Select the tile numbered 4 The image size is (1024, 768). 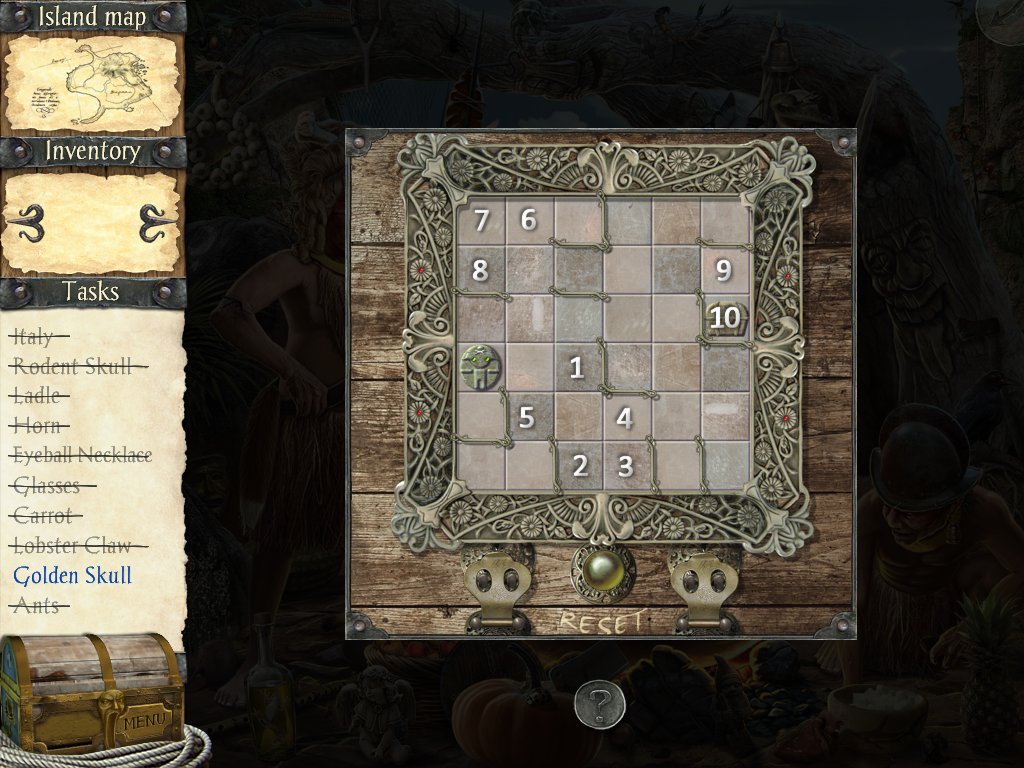(625, 417)
